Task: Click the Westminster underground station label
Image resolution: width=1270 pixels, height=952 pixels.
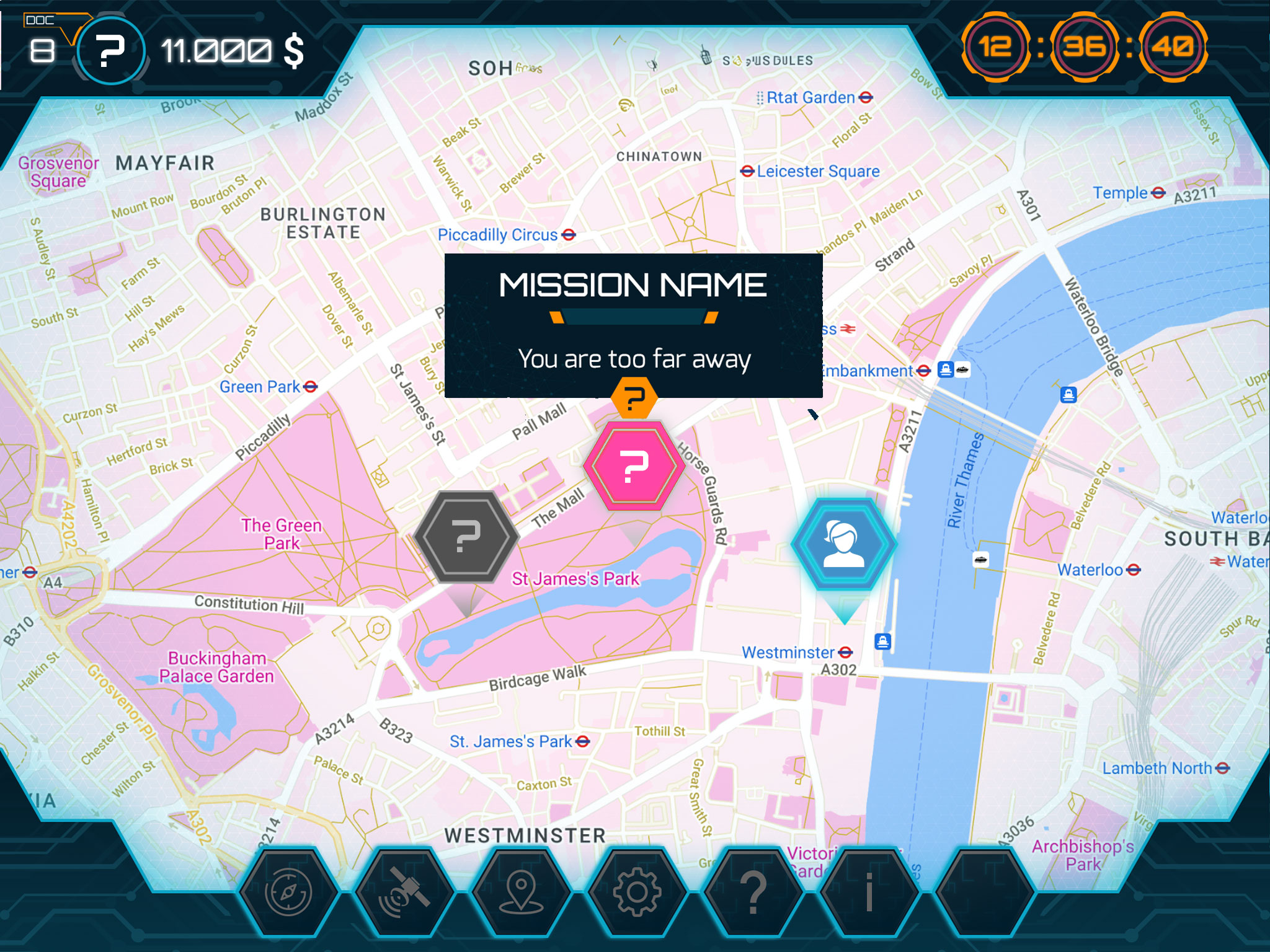Action: pos(786,653)
